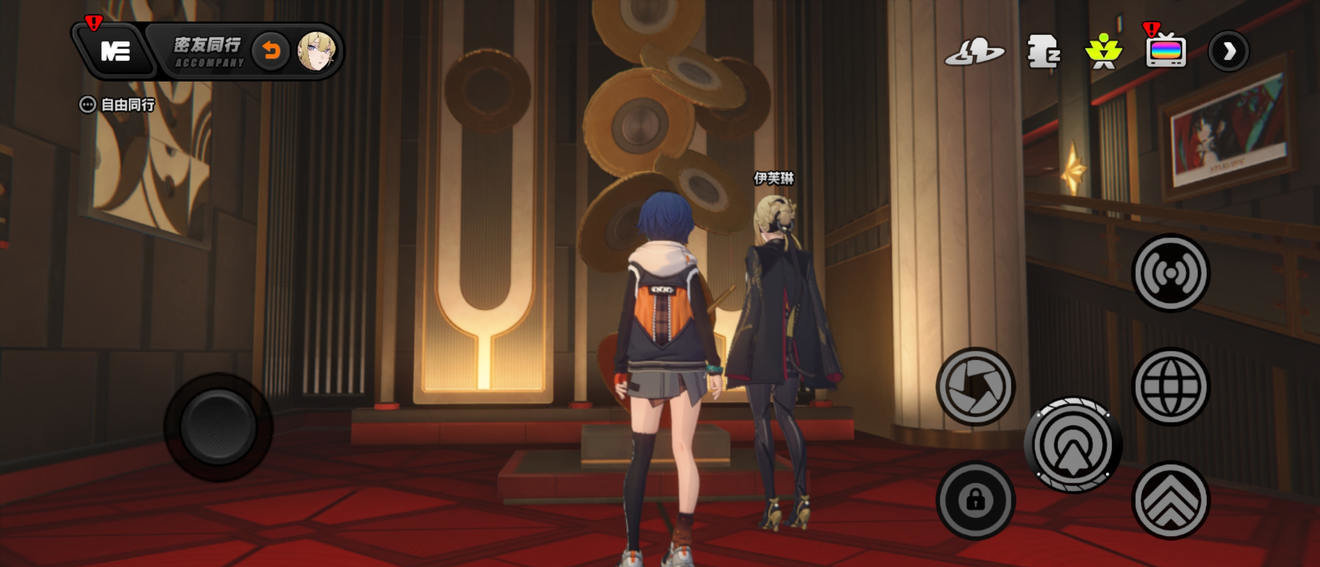Open the 自由同行 chat bubble option
The image size is (1320, 567).
(x=118, y=104)
